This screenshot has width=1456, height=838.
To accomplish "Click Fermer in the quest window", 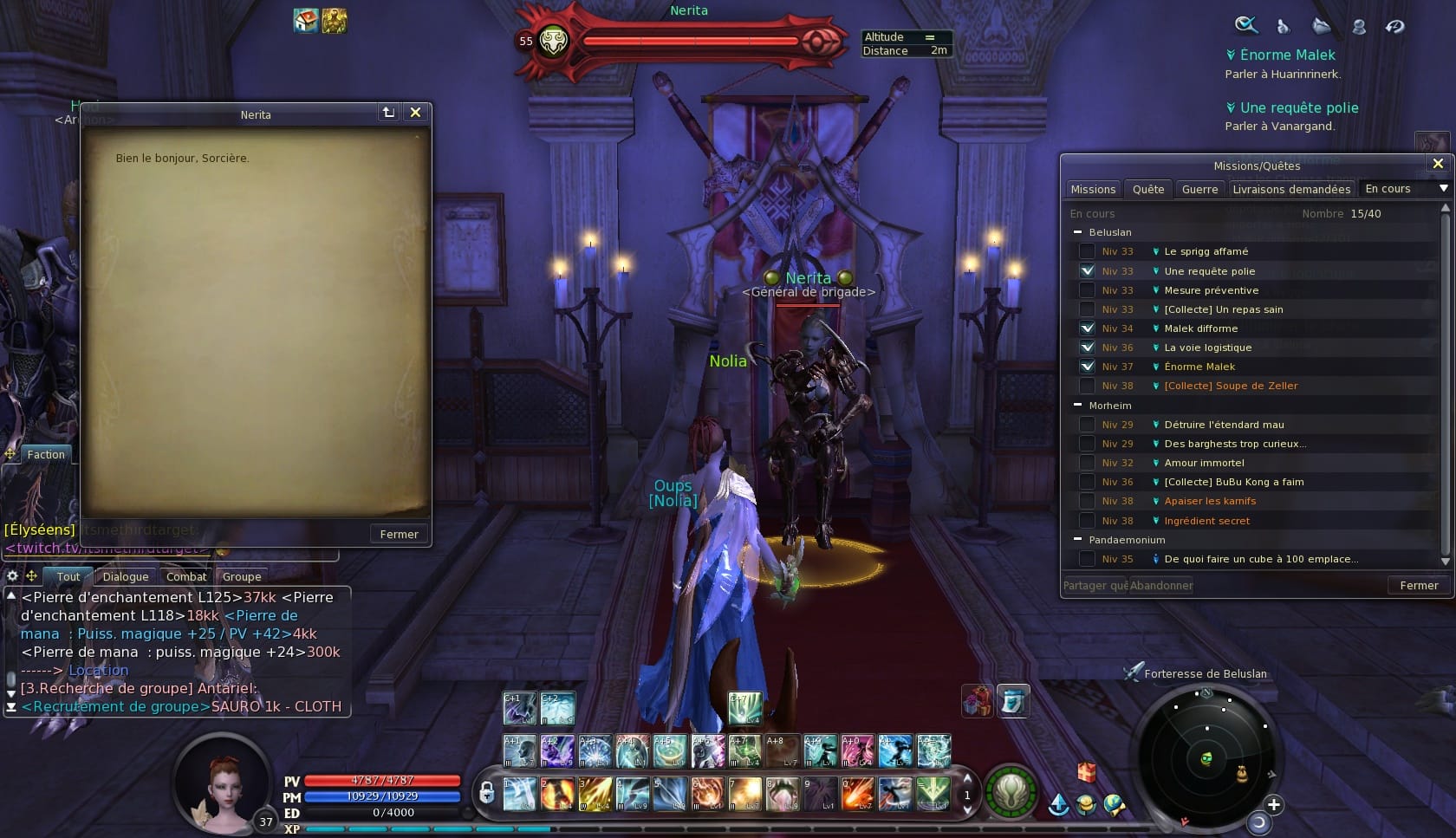I will pyautogui.click(x=1419, y=586).
